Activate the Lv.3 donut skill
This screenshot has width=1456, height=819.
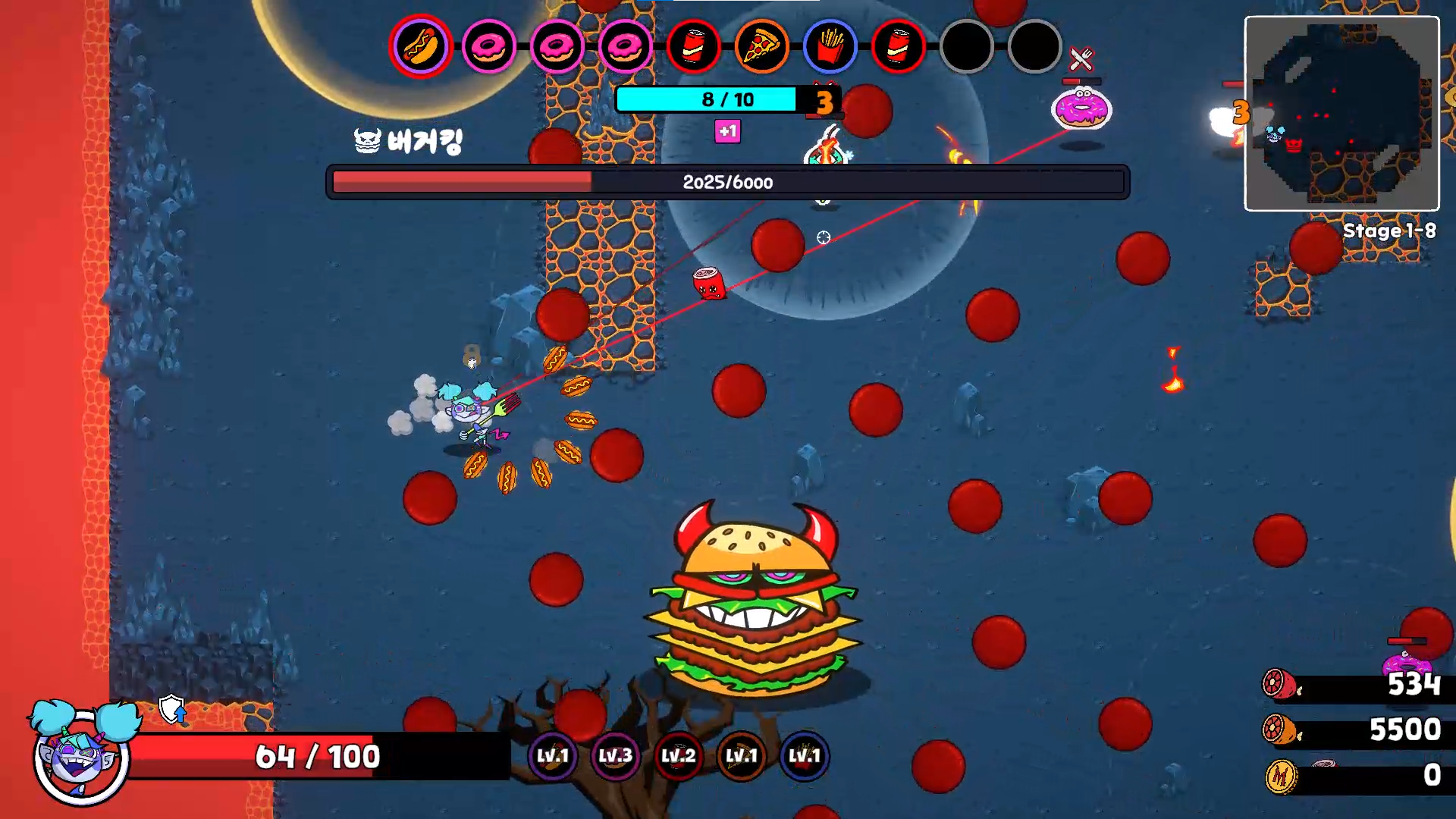click(x=615, y=756)
